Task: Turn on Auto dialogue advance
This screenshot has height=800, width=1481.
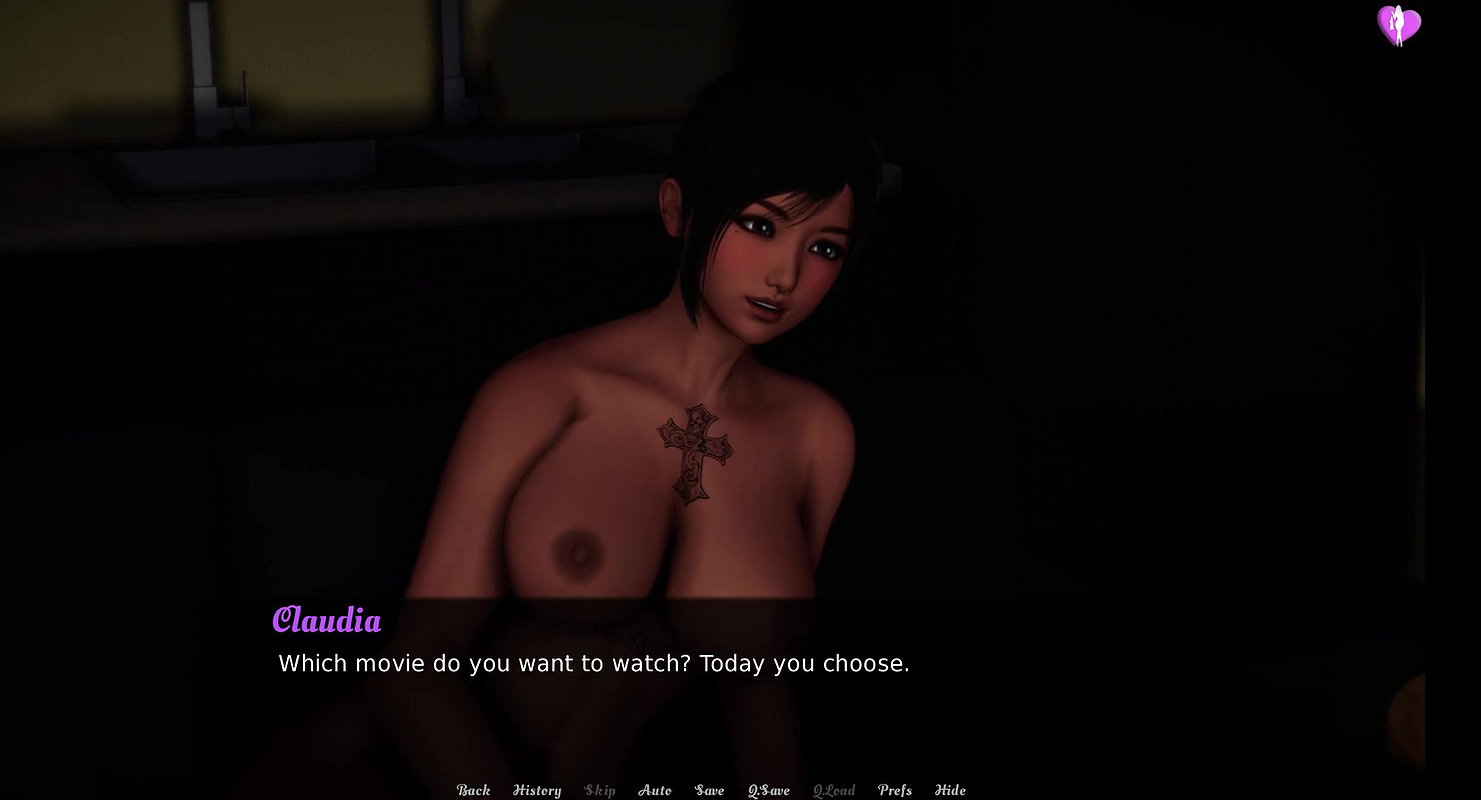Action: [x=655, y=790]
